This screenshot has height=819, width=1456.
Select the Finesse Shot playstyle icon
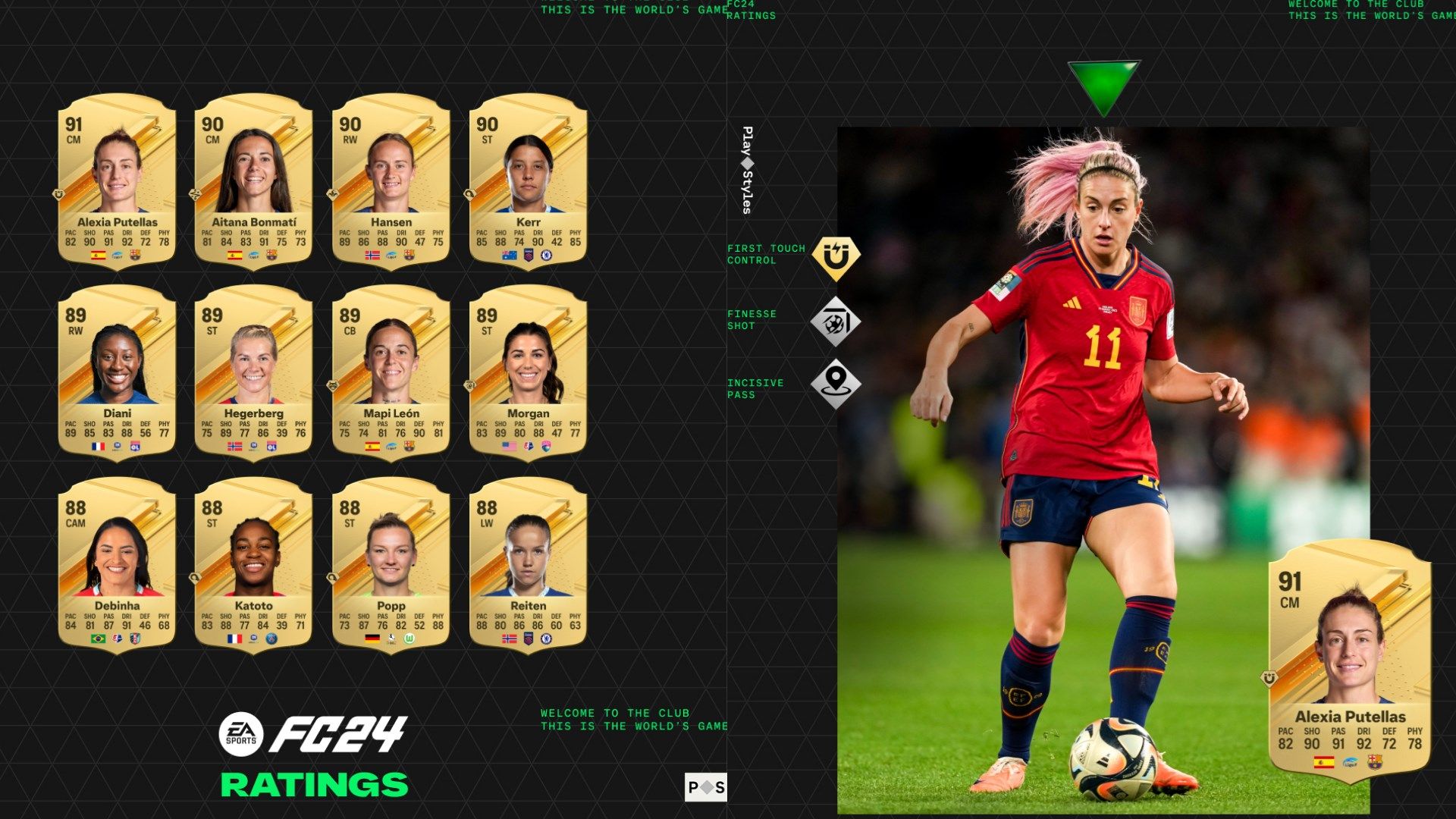coord(837,322)
